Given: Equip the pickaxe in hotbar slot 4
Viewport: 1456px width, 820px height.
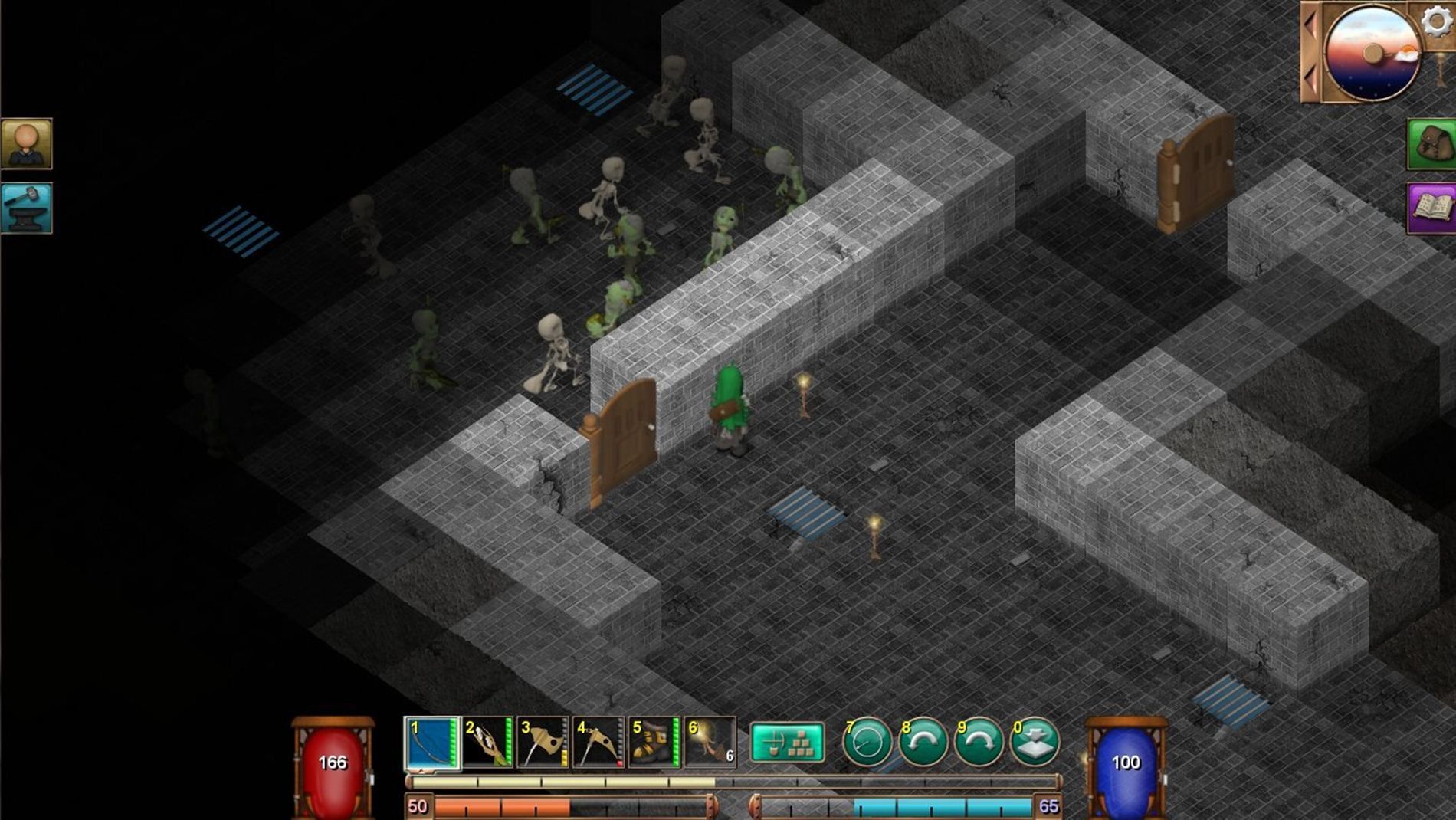Looking at the screenshot, I should (598, 742).
